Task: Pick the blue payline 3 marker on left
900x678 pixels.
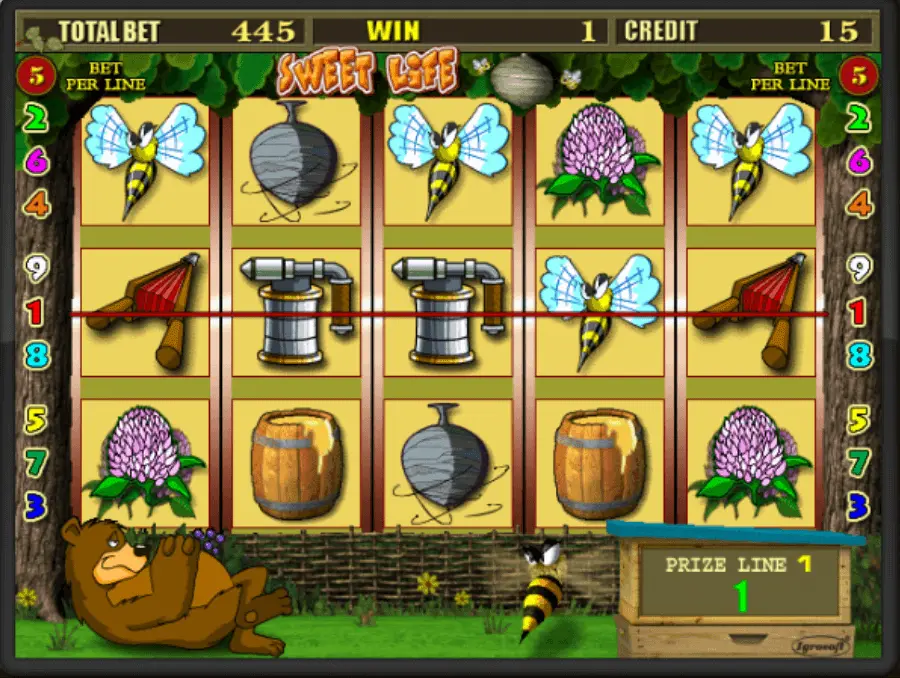Action: click(36, 506)
